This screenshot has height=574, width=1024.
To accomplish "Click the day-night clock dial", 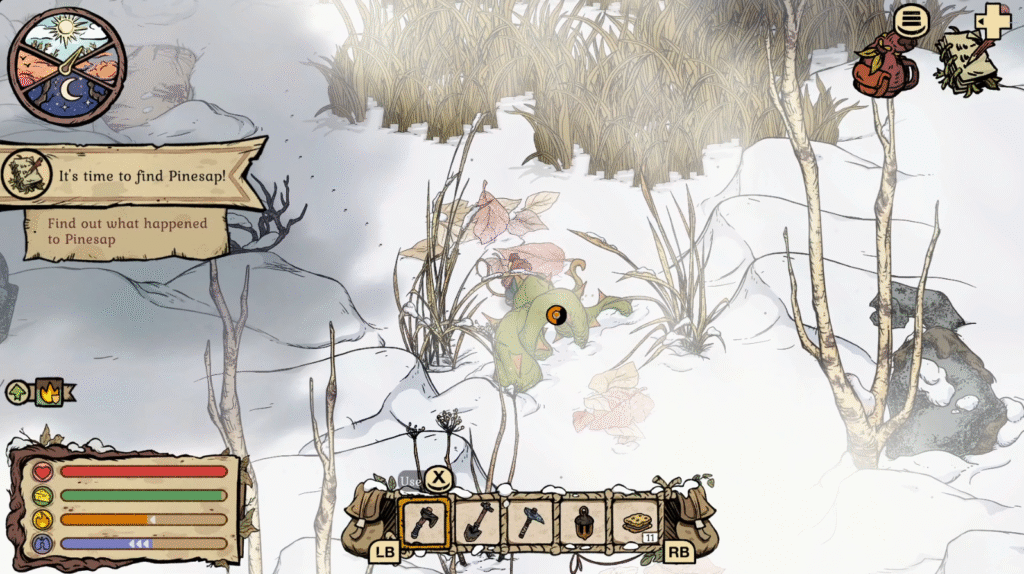I will coord(66,66).
